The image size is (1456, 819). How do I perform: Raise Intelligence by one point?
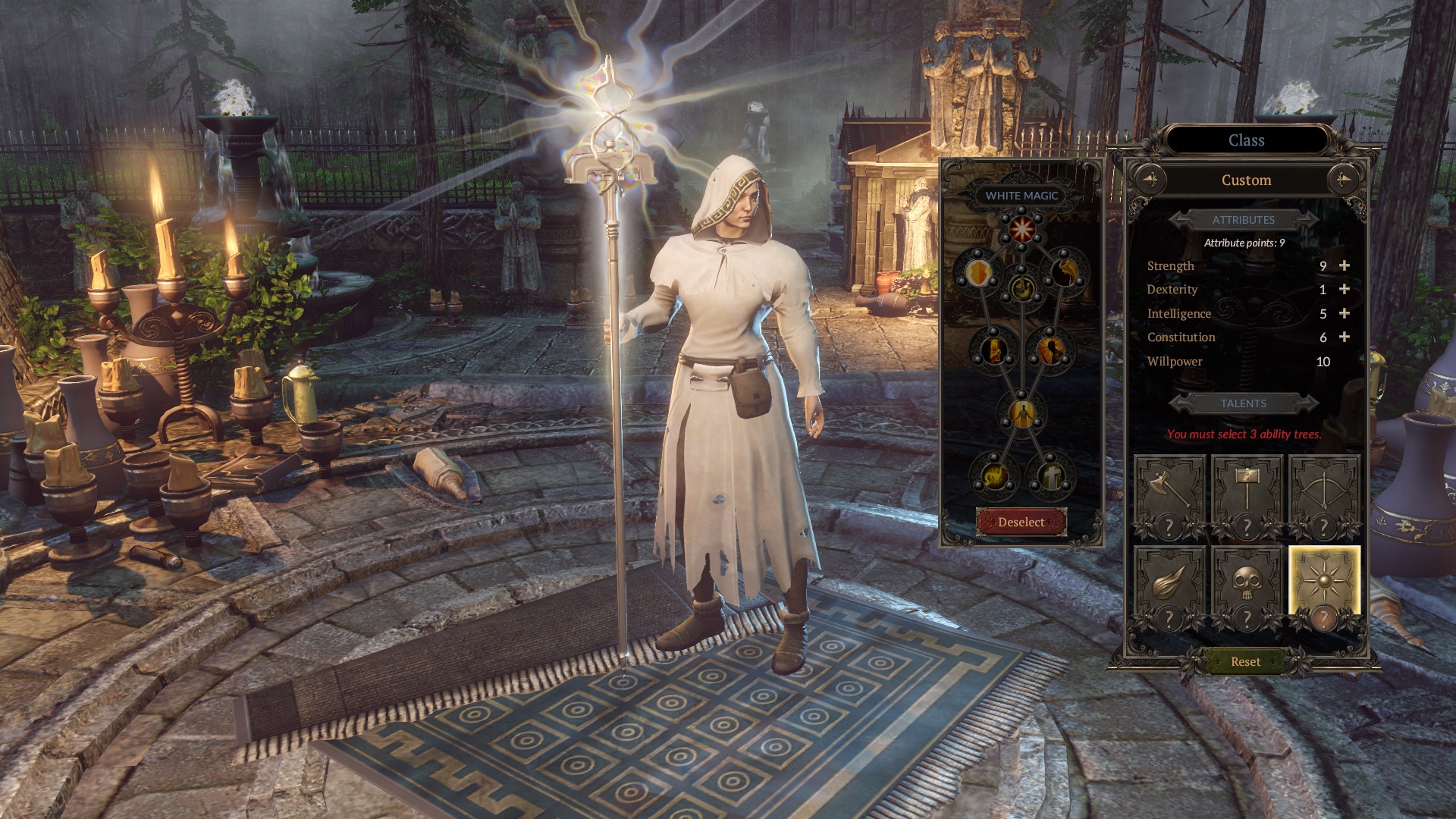[x=1345, y=314]
